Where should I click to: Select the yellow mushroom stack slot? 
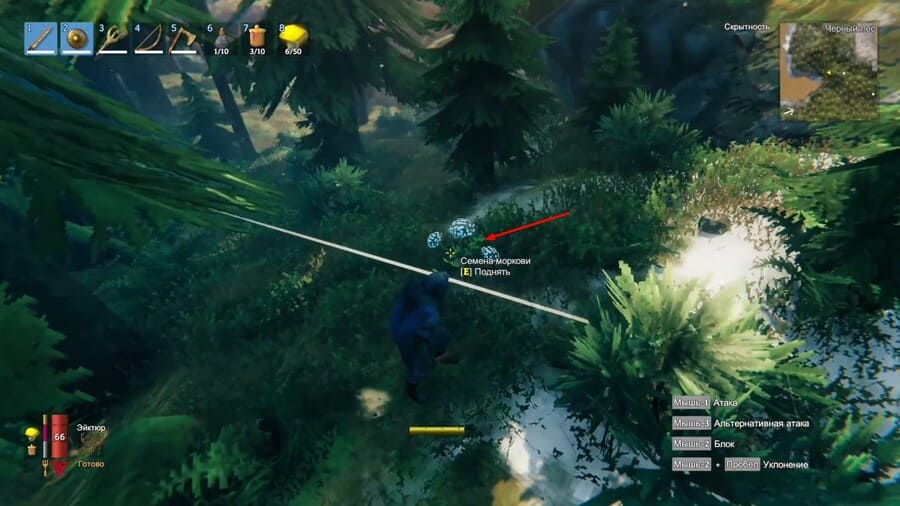coord(292,38)
